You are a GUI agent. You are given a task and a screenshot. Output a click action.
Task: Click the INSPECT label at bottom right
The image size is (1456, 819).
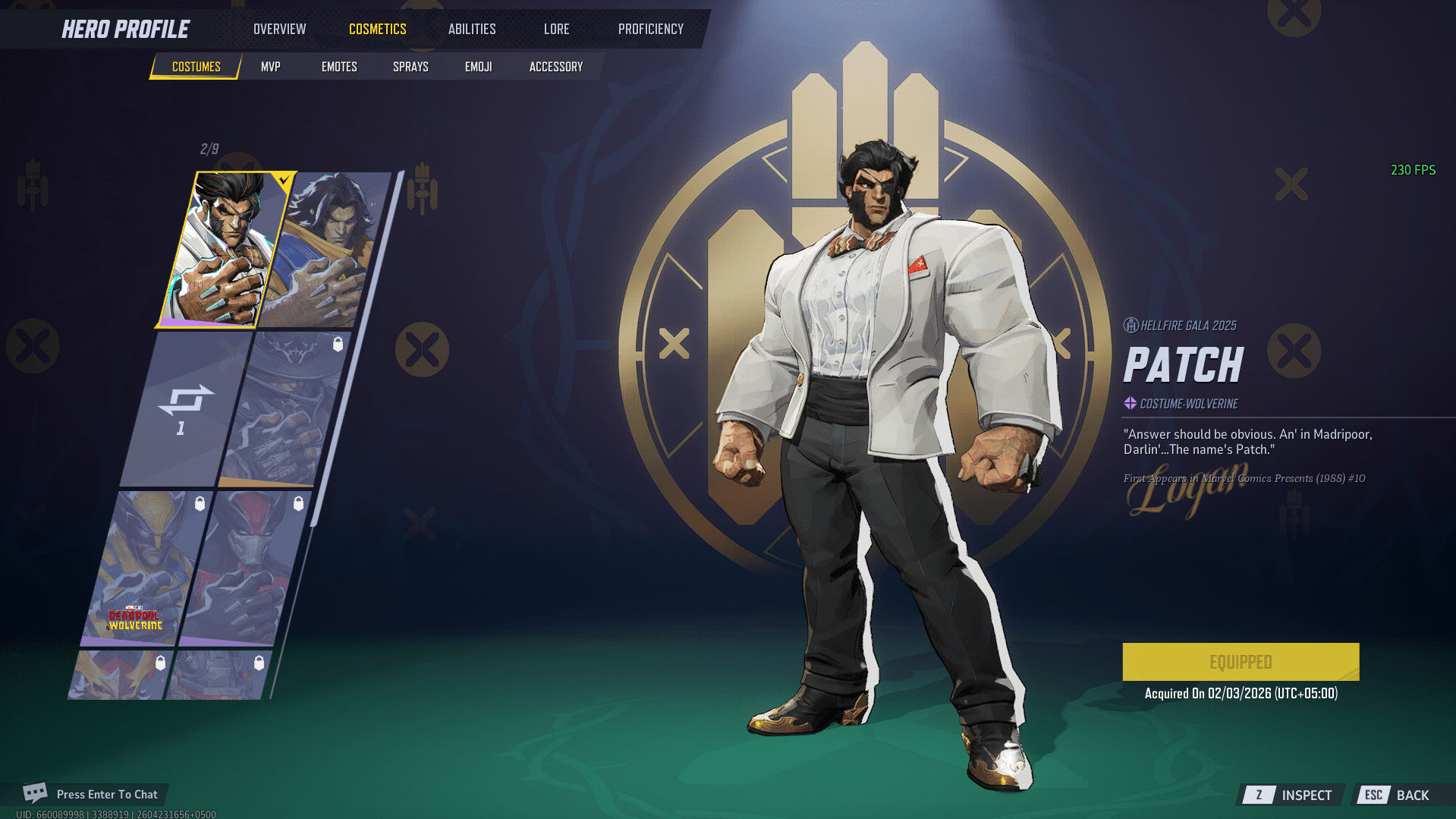click(1307, 795)
